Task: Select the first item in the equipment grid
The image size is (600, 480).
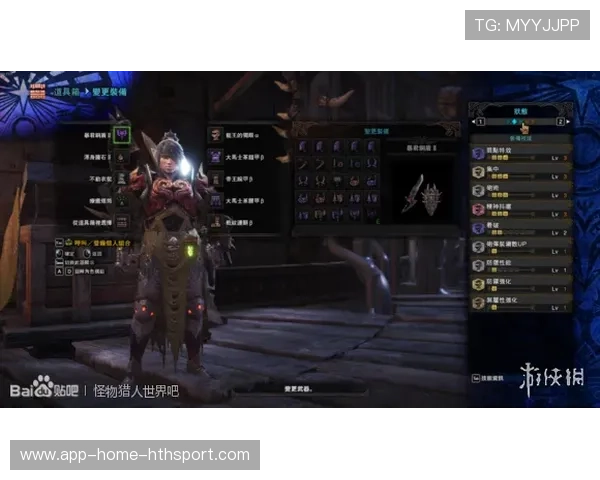Action: 302,147
